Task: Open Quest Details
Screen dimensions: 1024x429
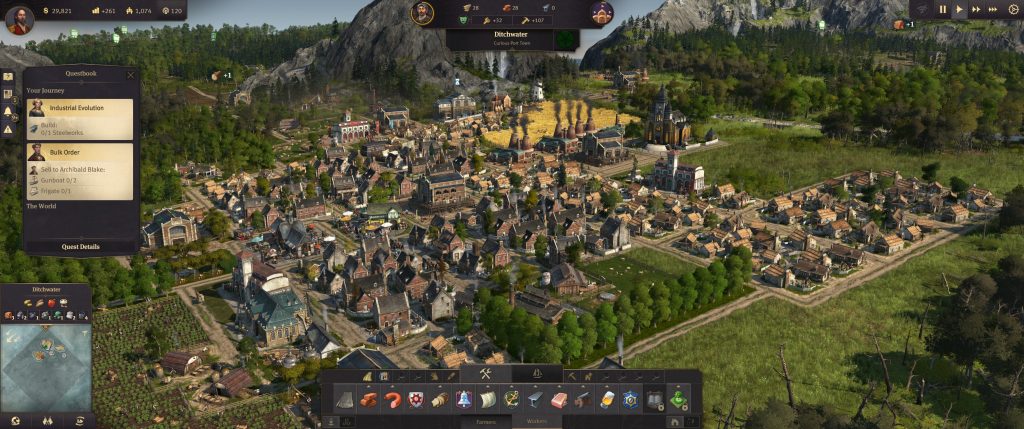Action: point(80,246)
